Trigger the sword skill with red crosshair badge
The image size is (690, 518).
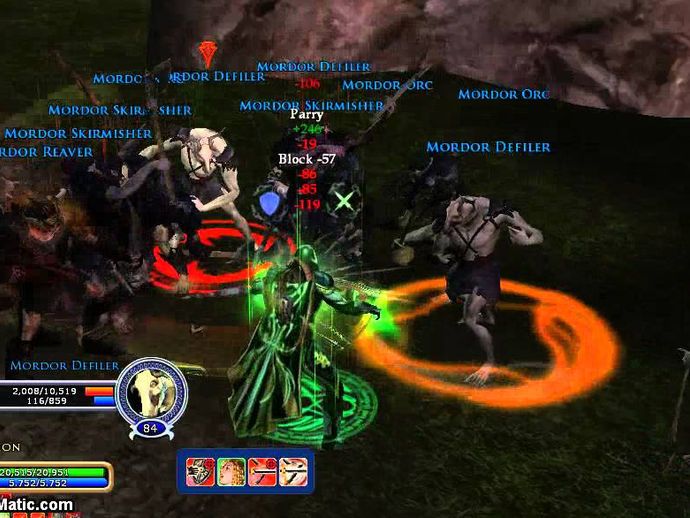(x=262, y=471)
